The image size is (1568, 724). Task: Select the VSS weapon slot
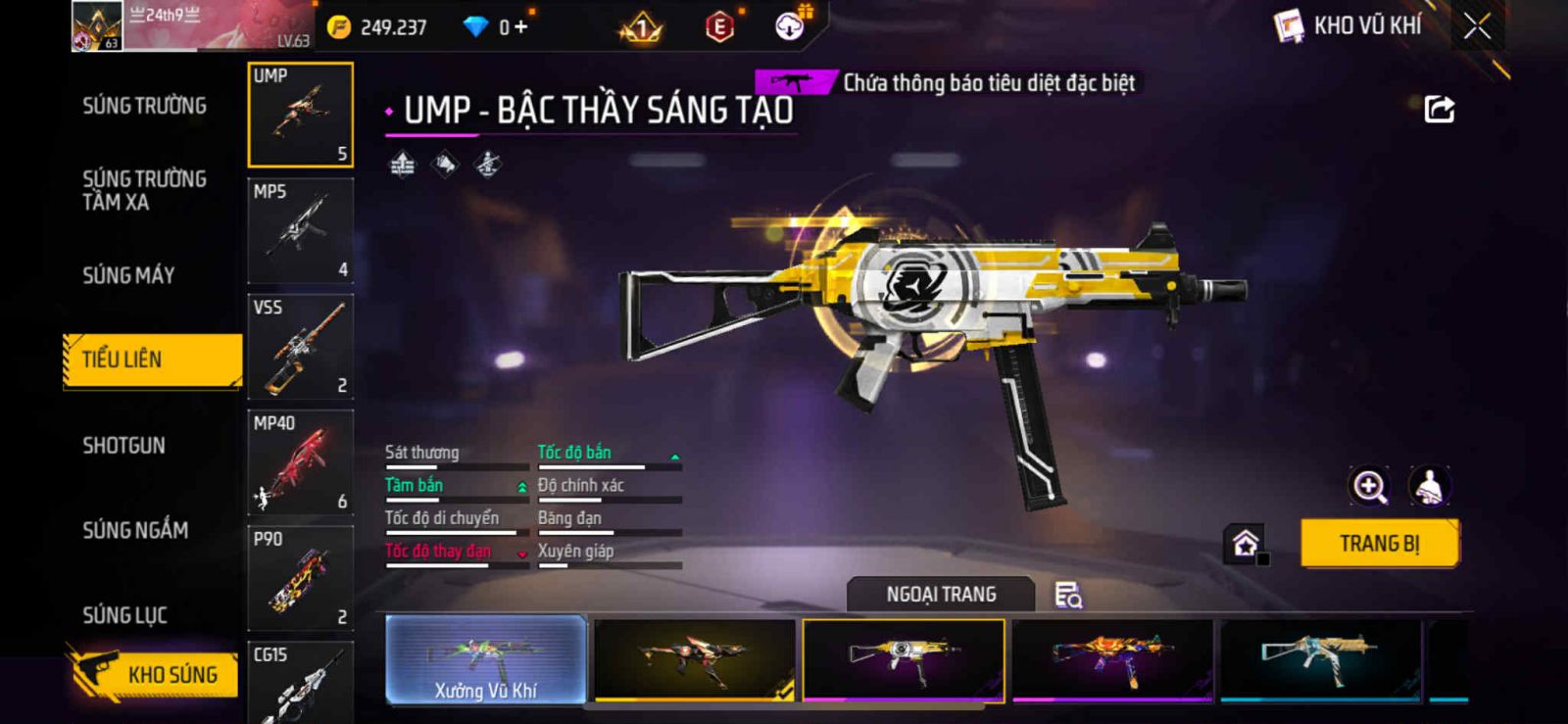300,347
